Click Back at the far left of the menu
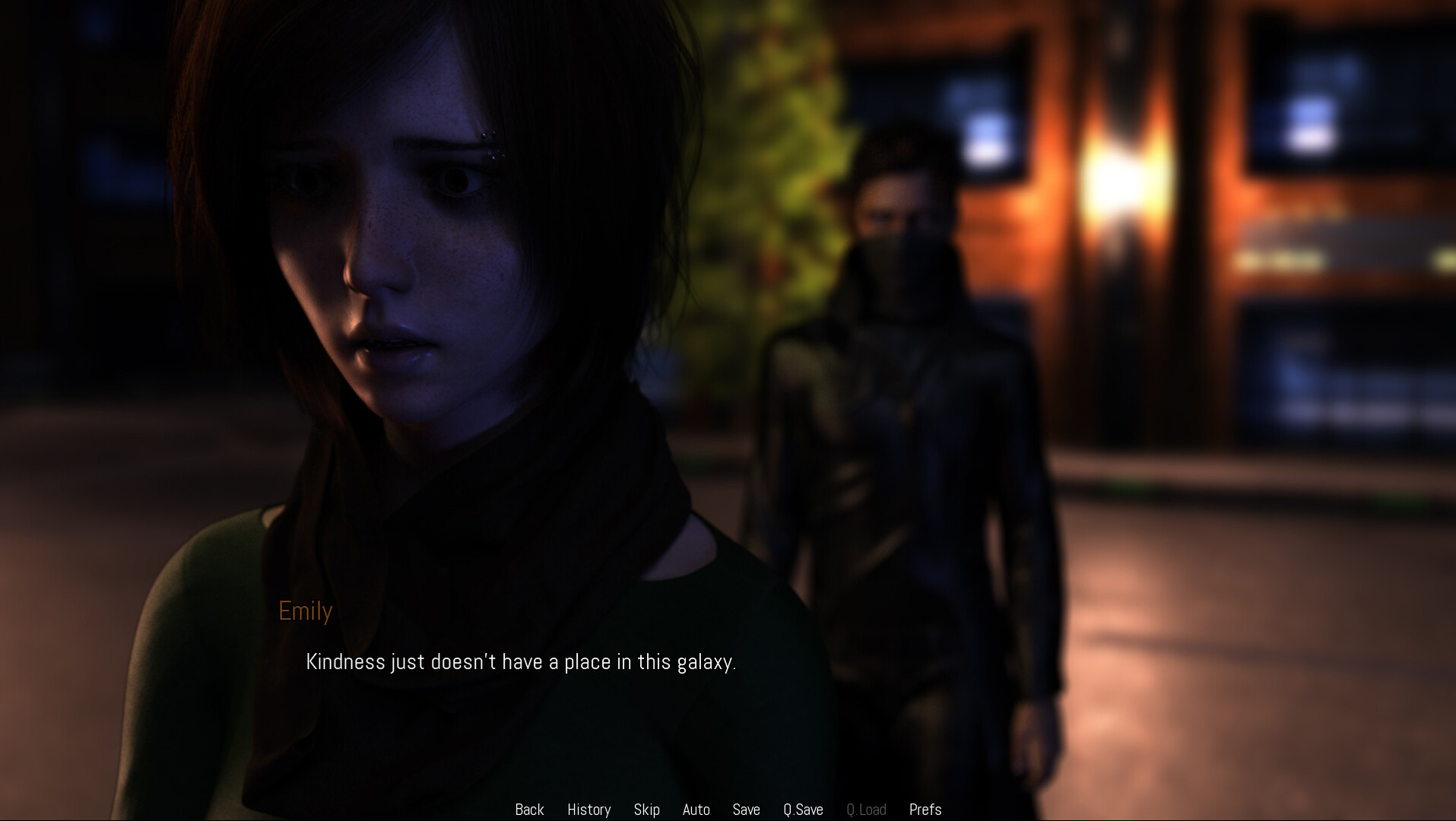The height and width of the screenshot is (821, 1456). (529, 809)
